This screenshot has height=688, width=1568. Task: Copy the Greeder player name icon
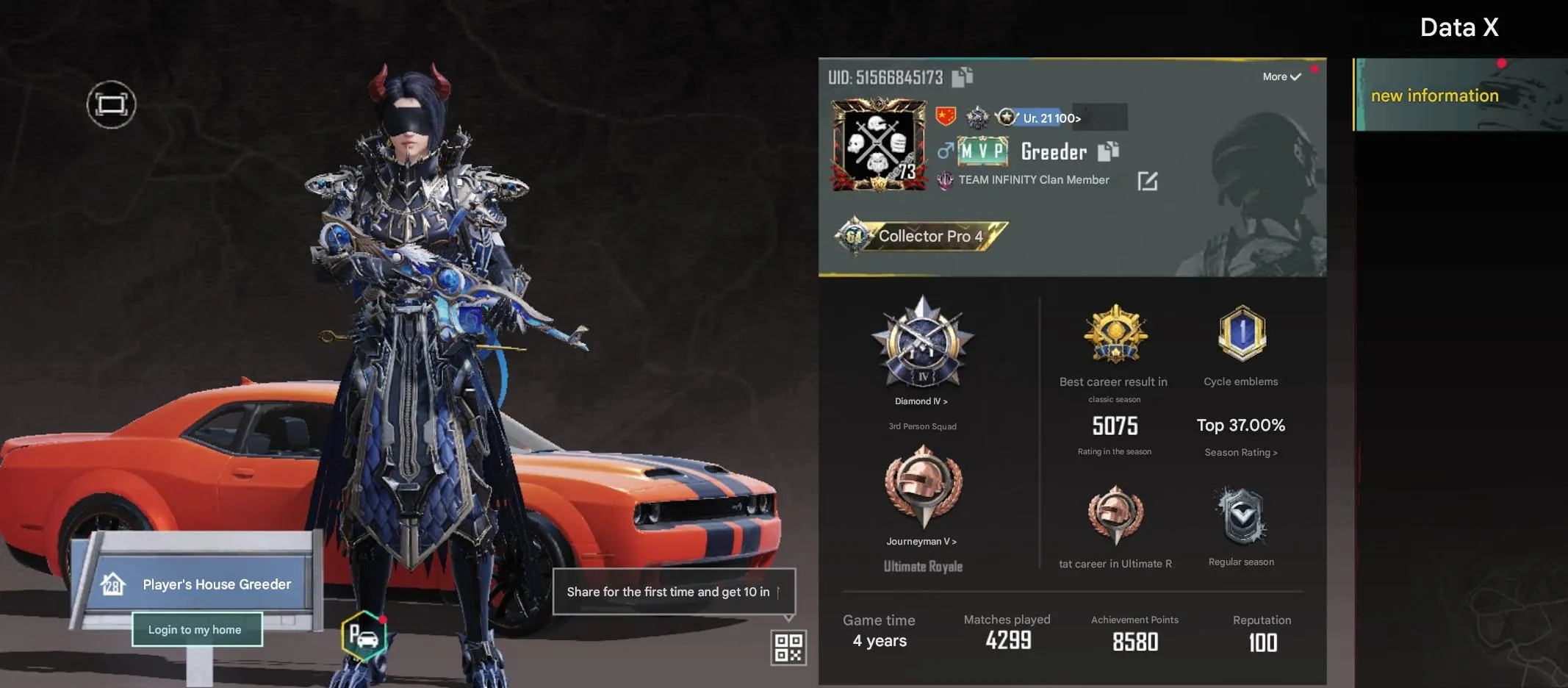pyautogui.click(x=1110, y=151)
